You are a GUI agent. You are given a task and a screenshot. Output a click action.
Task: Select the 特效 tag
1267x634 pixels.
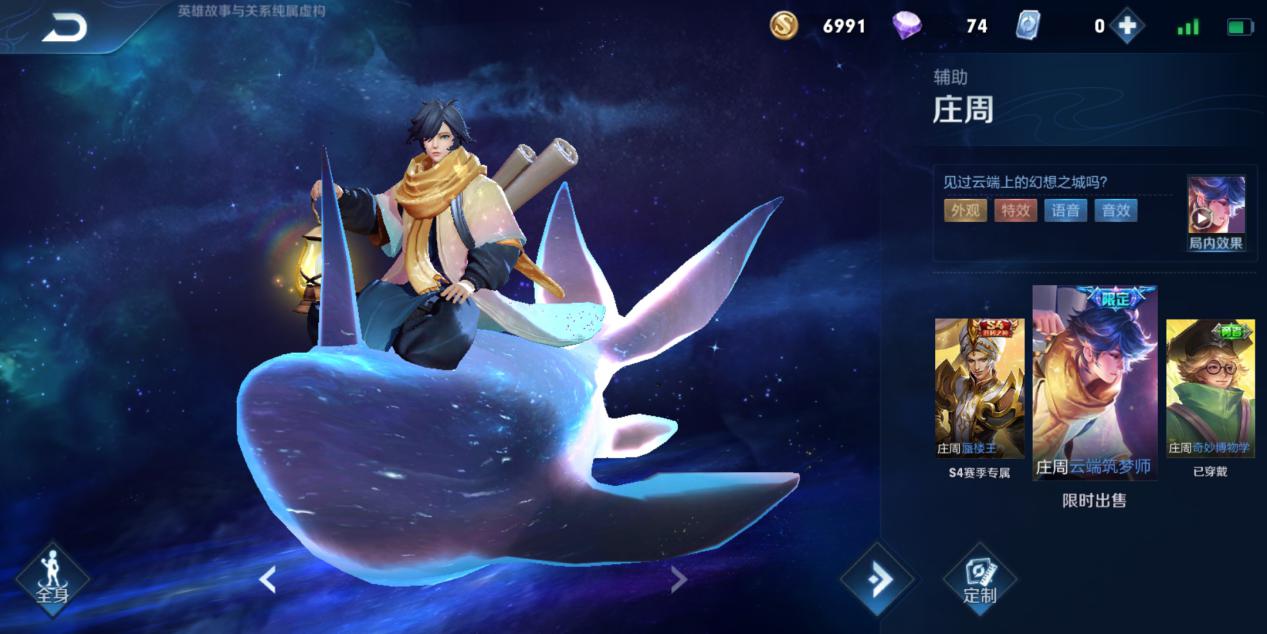1015,210
